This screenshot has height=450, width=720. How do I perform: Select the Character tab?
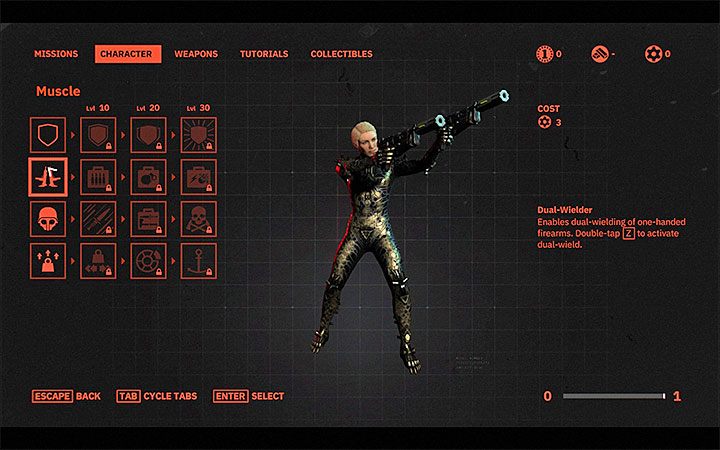pyautogui.click(x=128, y=54)
